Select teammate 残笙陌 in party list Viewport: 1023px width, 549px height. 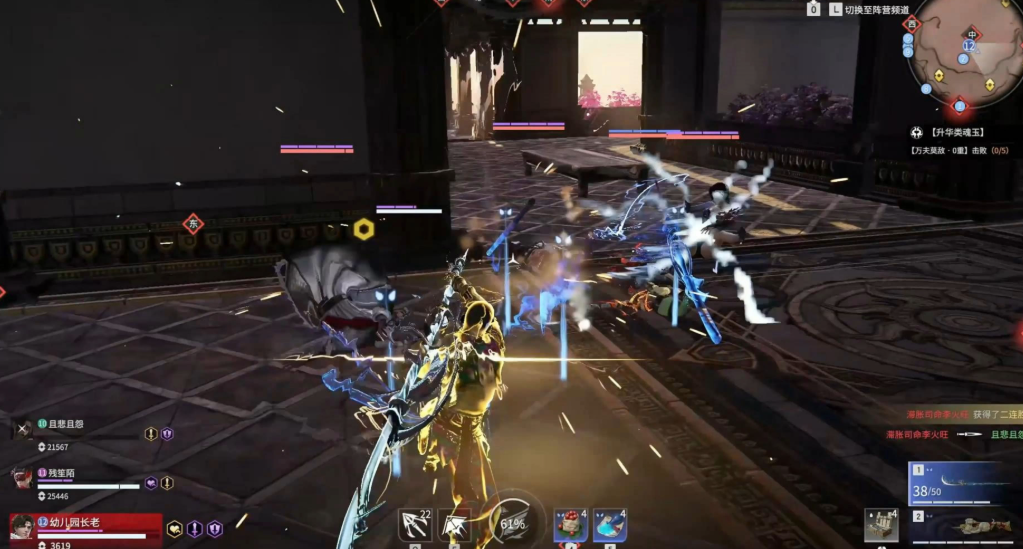60,473
